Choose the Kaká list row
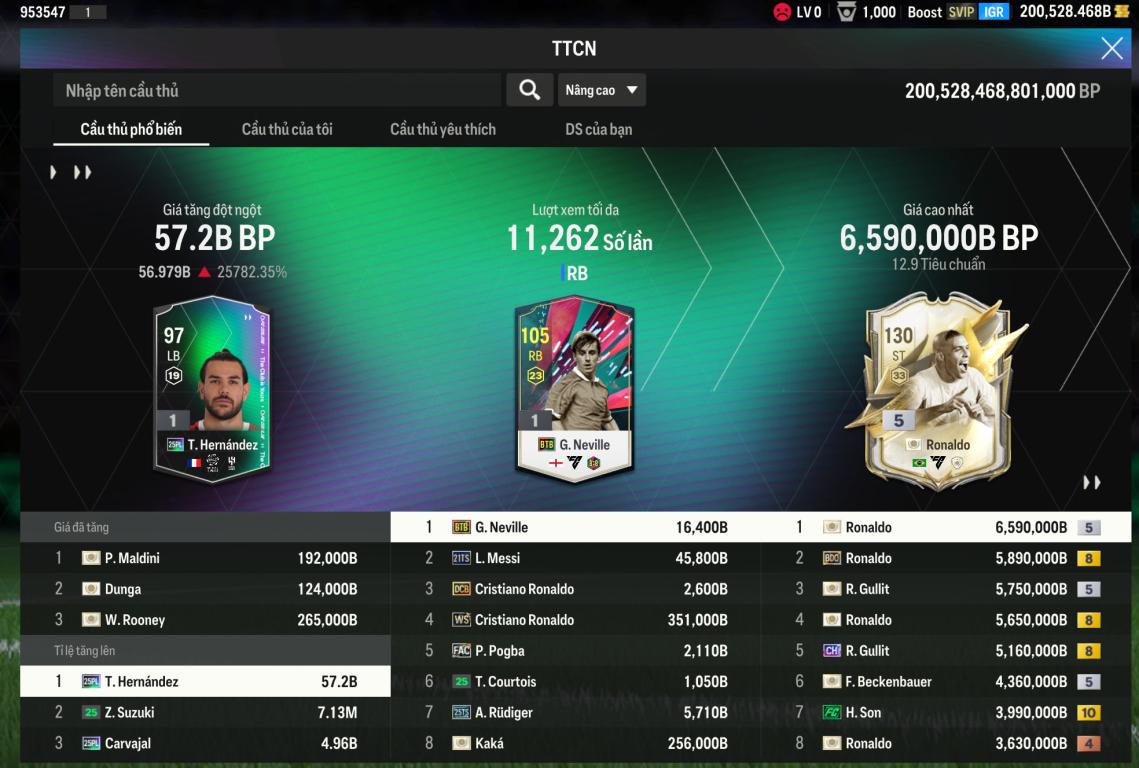Screen dimensions: 1139x768 click(575, 743)
